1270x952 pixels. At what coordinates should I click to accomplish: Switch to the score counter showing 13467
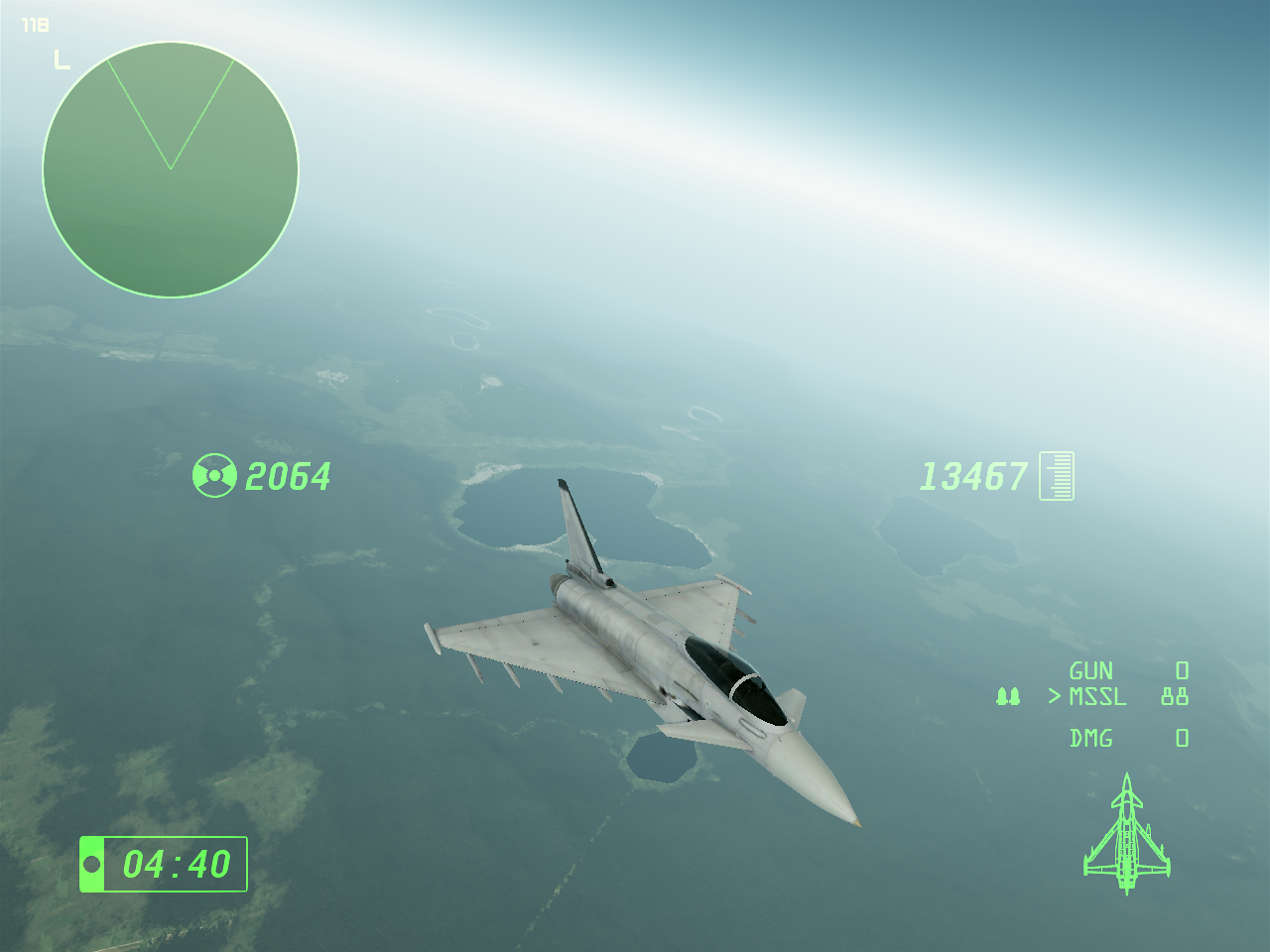(975, 476)
